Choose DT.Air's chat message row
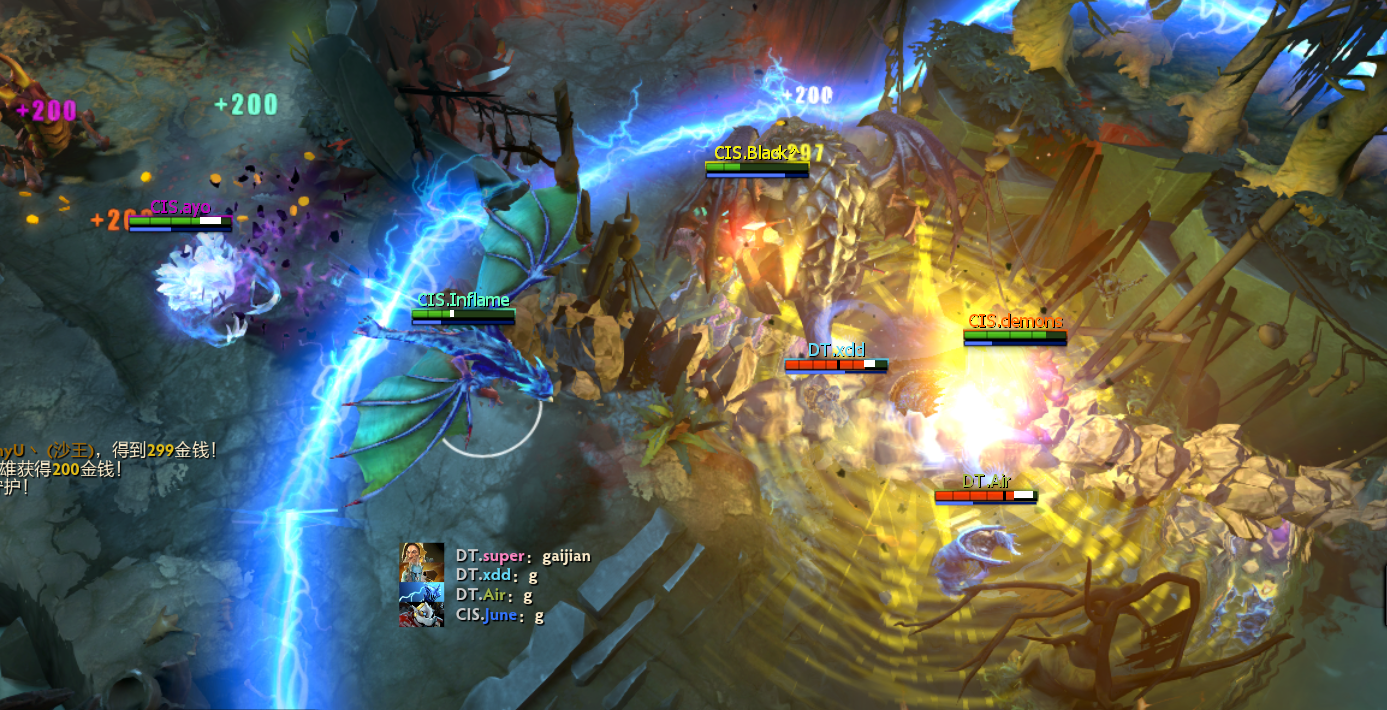This screenshot has height=710, width=1387. click(494, 595)
